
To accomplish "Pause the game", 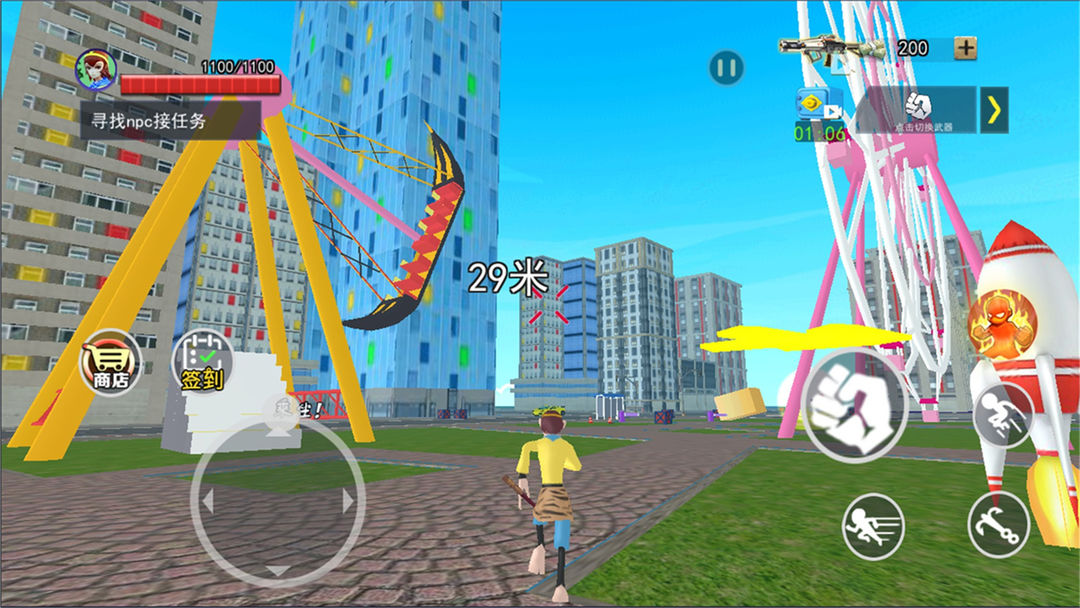I will coord(726,68).
